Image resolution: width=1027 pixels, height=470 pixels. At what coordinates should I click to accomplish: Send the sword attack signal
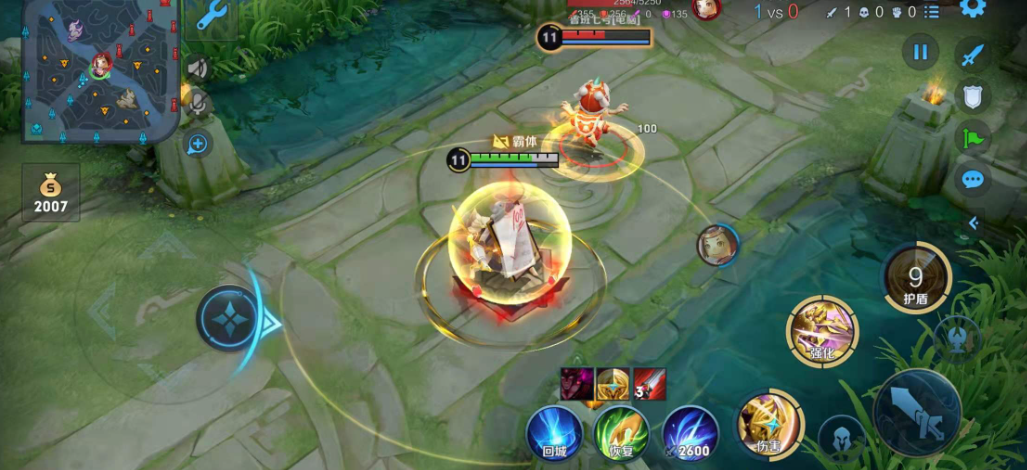pos(973,54)
